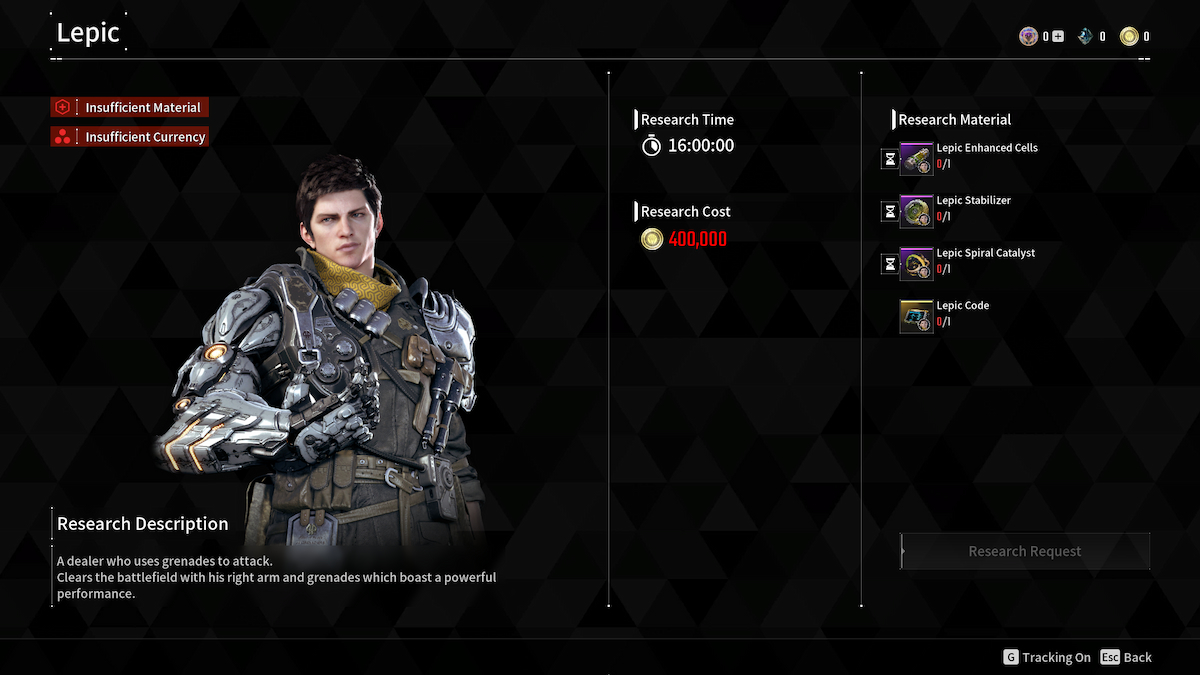1200x675 pixels.
Task: Select the Lepic Code material icon
Action: [x=916, y=317]
